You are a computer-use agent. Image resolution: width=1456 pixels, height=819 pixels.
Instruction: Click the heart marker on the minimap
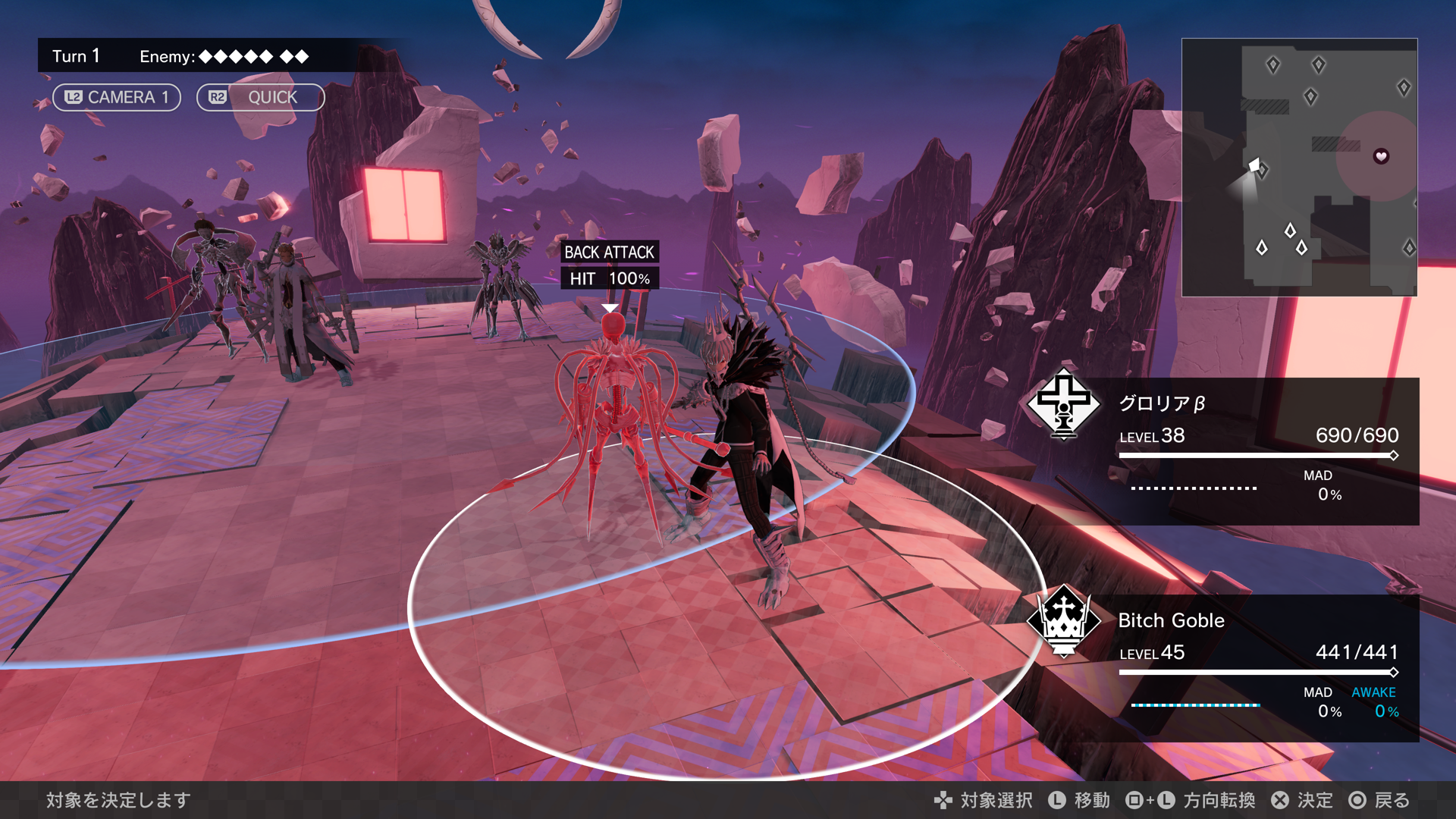pyautogui.click(x=1381, y=156)
